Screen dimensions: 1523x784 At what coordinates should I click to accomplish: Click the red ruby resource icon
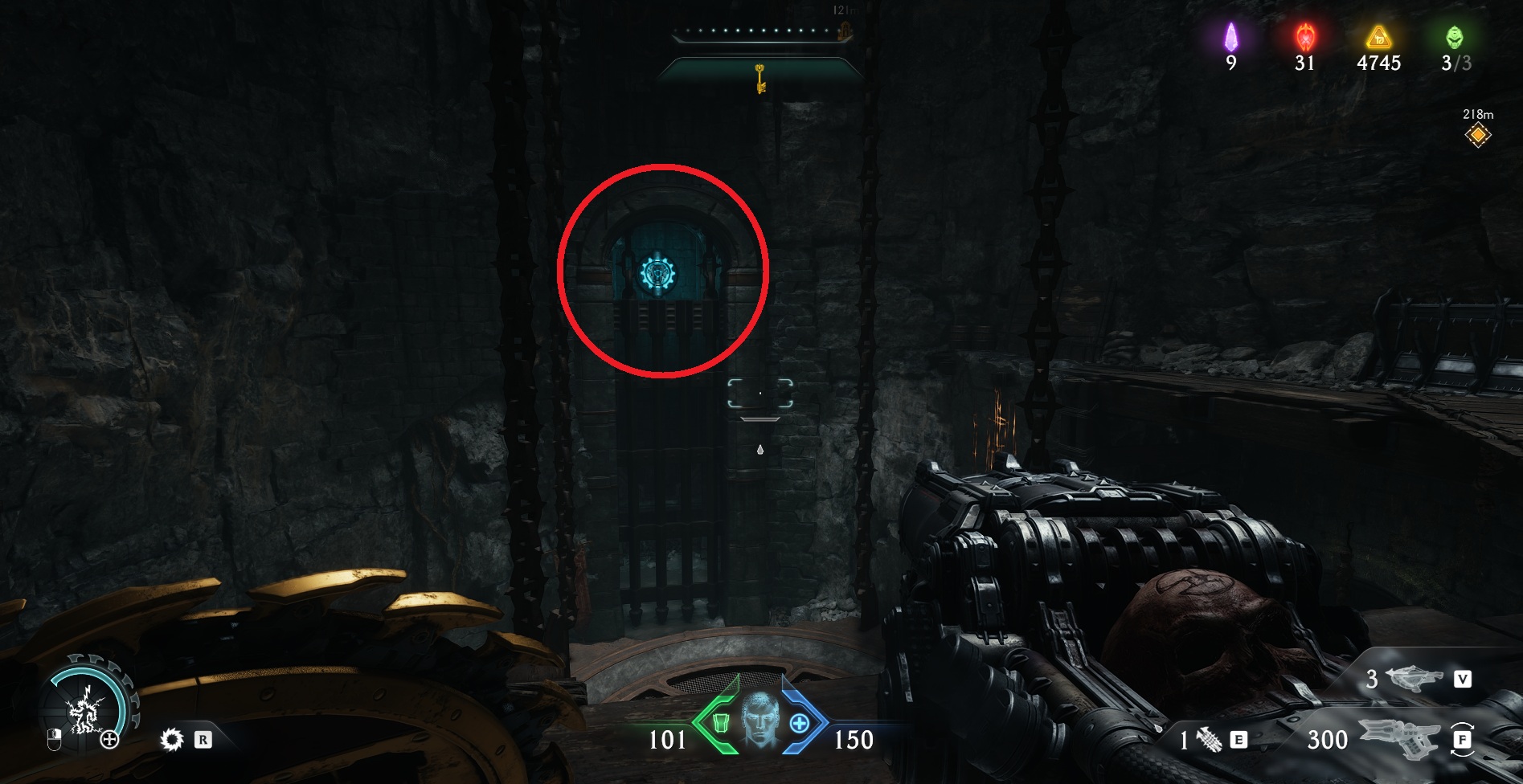click(1304, 37)
